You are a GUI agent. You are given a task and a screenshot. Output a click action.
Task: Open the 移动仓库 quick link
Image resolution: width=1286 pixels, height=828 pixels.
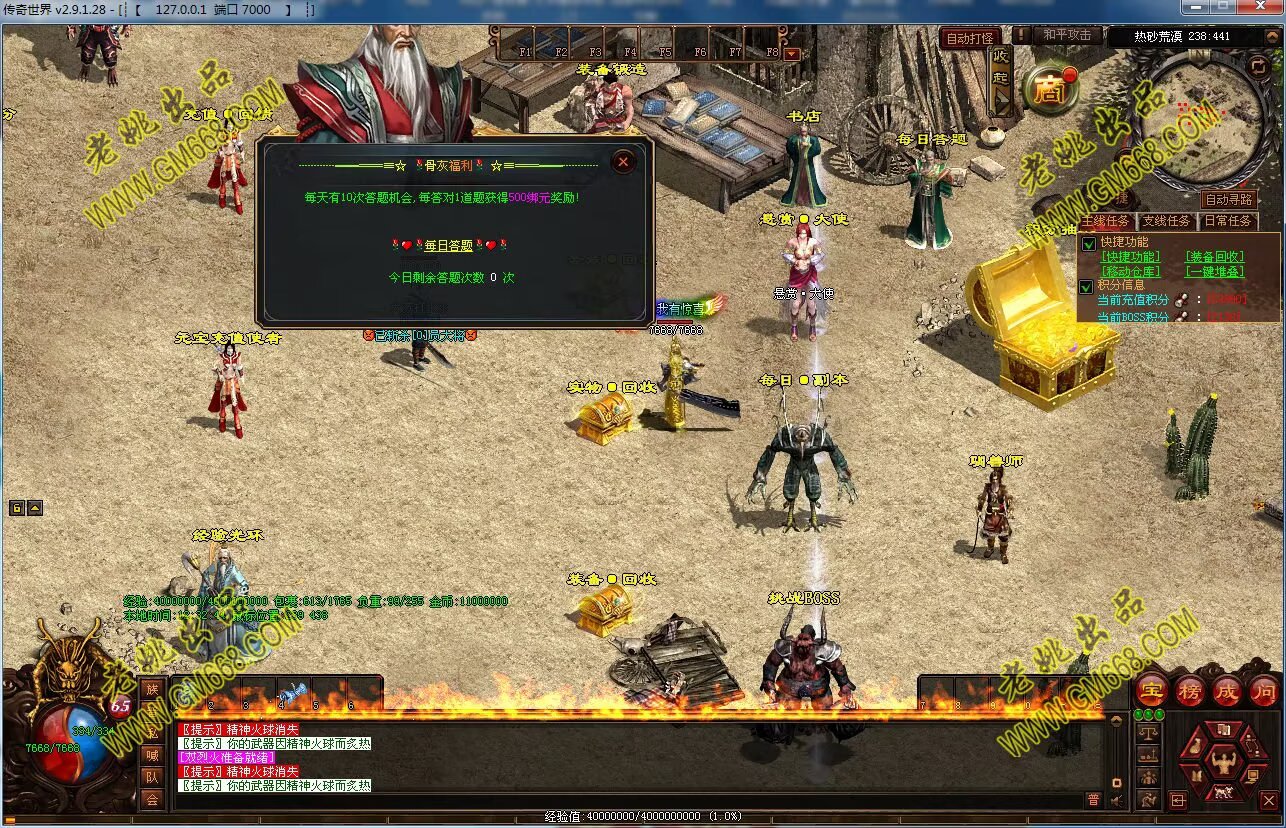coord(1131,271)
